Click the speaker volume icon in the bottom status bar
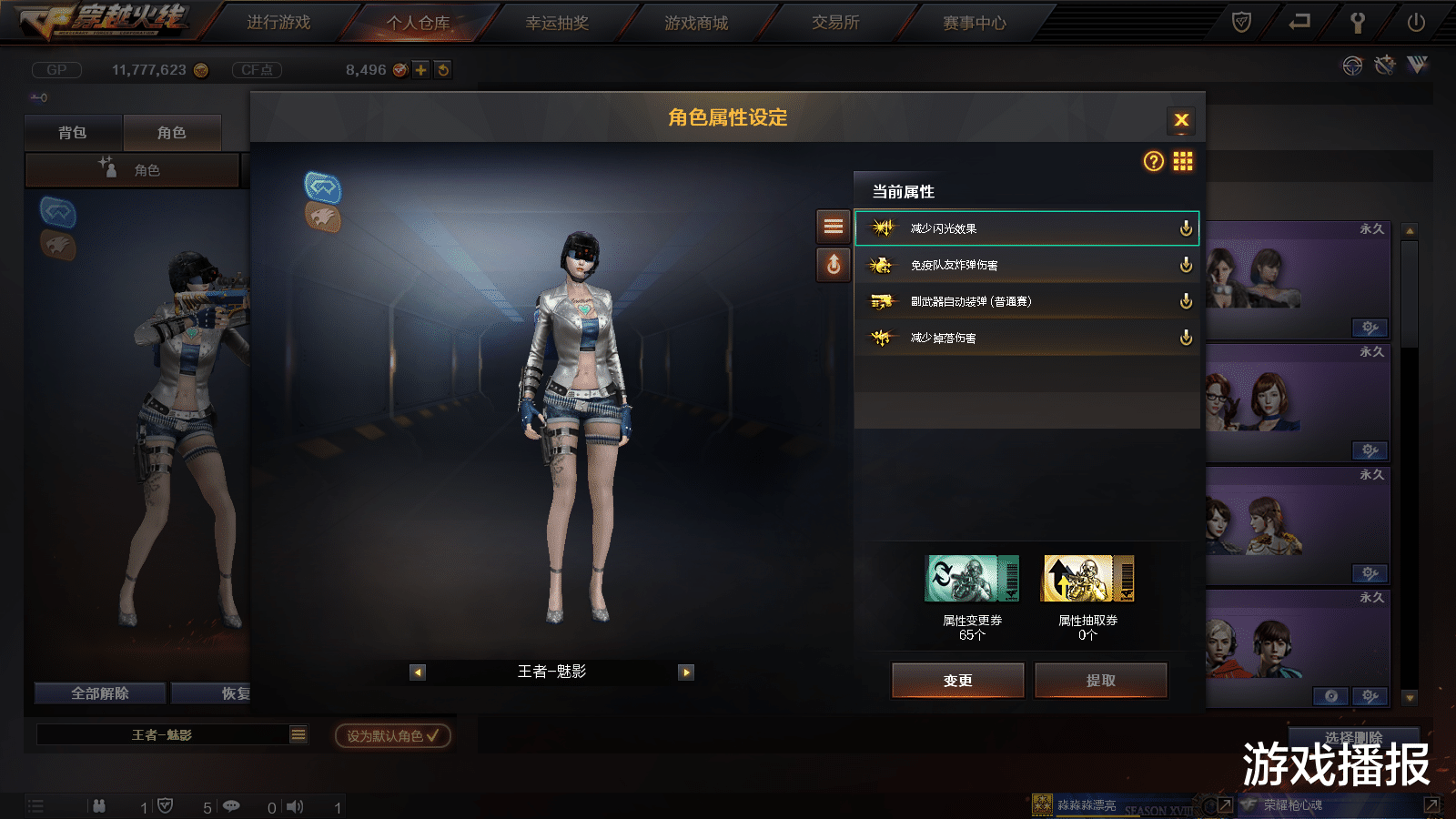Viewport: 1456px width, 819px height. (294, 805)
